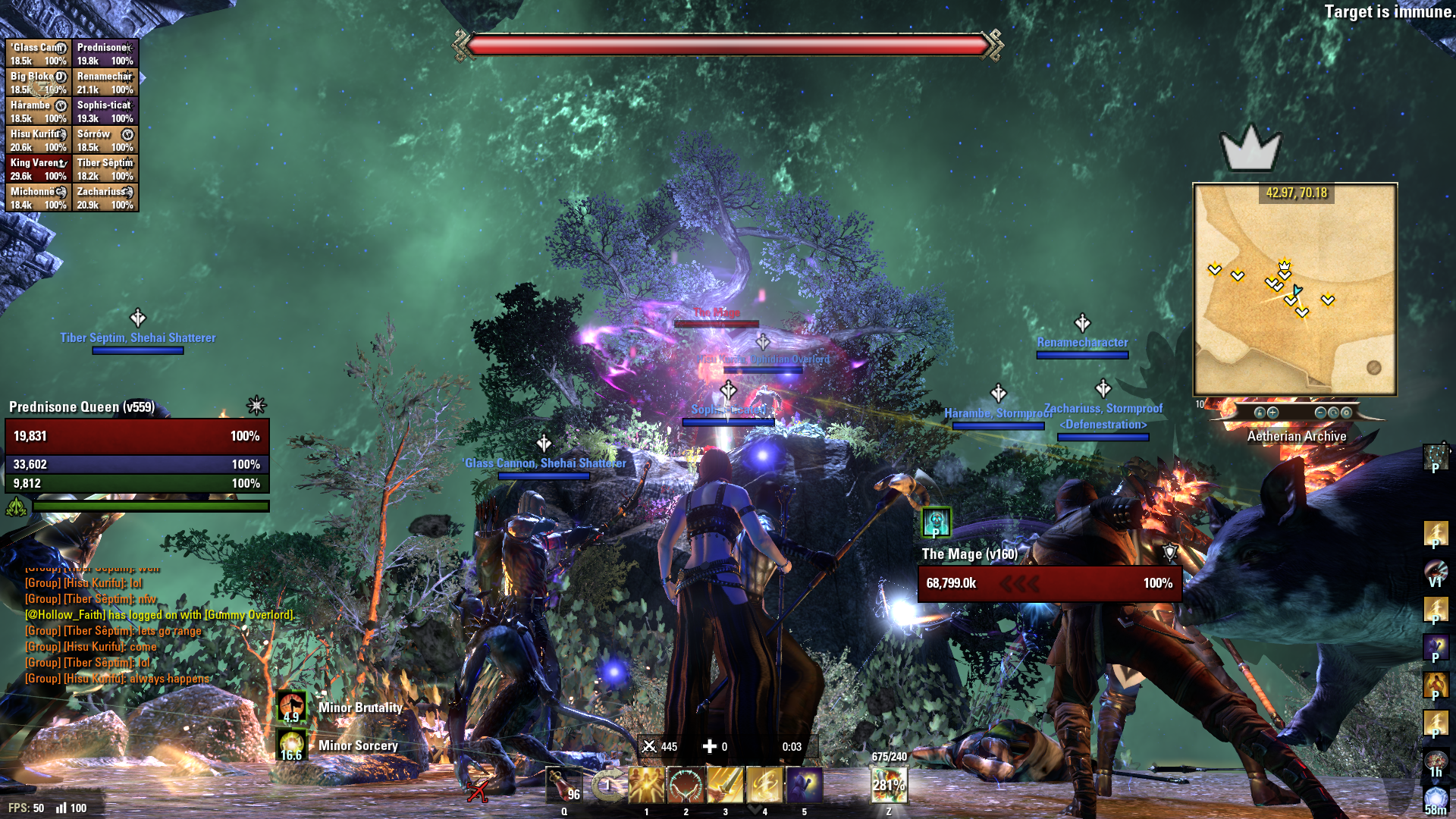The height and width of the screenshot is (819, 1456).
Task: Activate the golden three-figures ability in slot 1
Action: point(646,785)
